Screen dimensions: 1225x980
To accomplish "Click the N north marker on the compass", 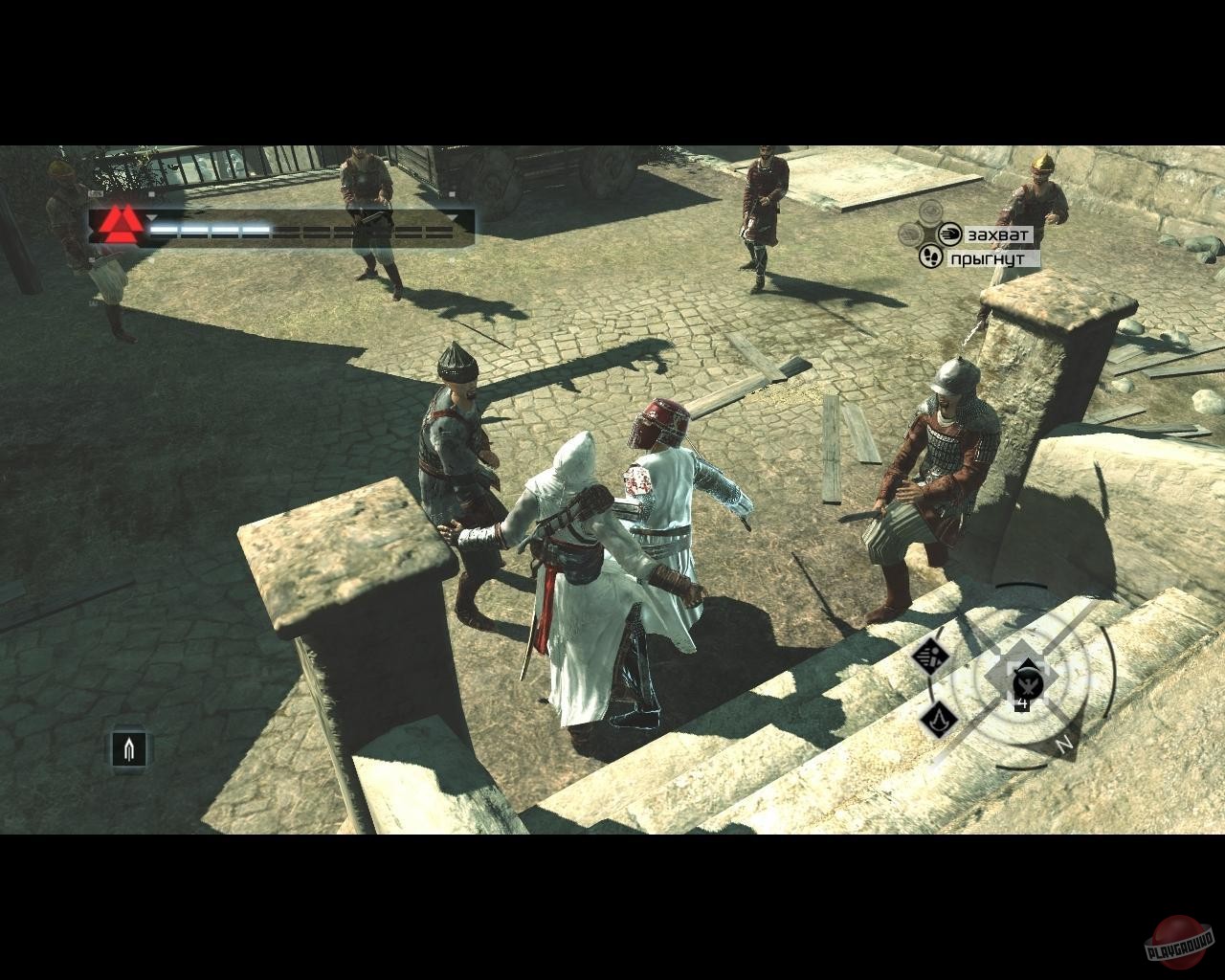I will [1064, 744].
